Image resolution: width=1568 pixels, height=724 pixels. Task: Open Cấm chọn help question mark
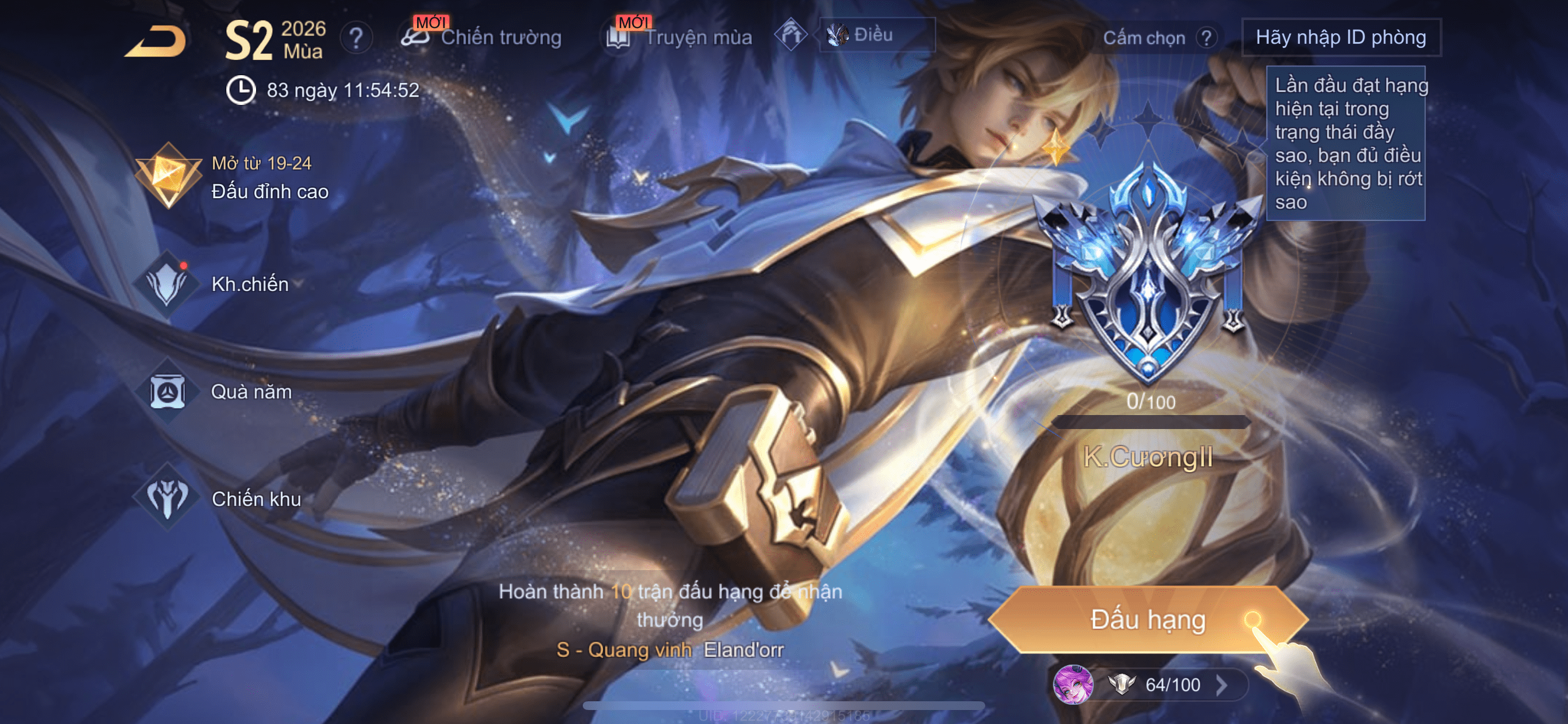pyautogui.click(x=1206, y=38)
